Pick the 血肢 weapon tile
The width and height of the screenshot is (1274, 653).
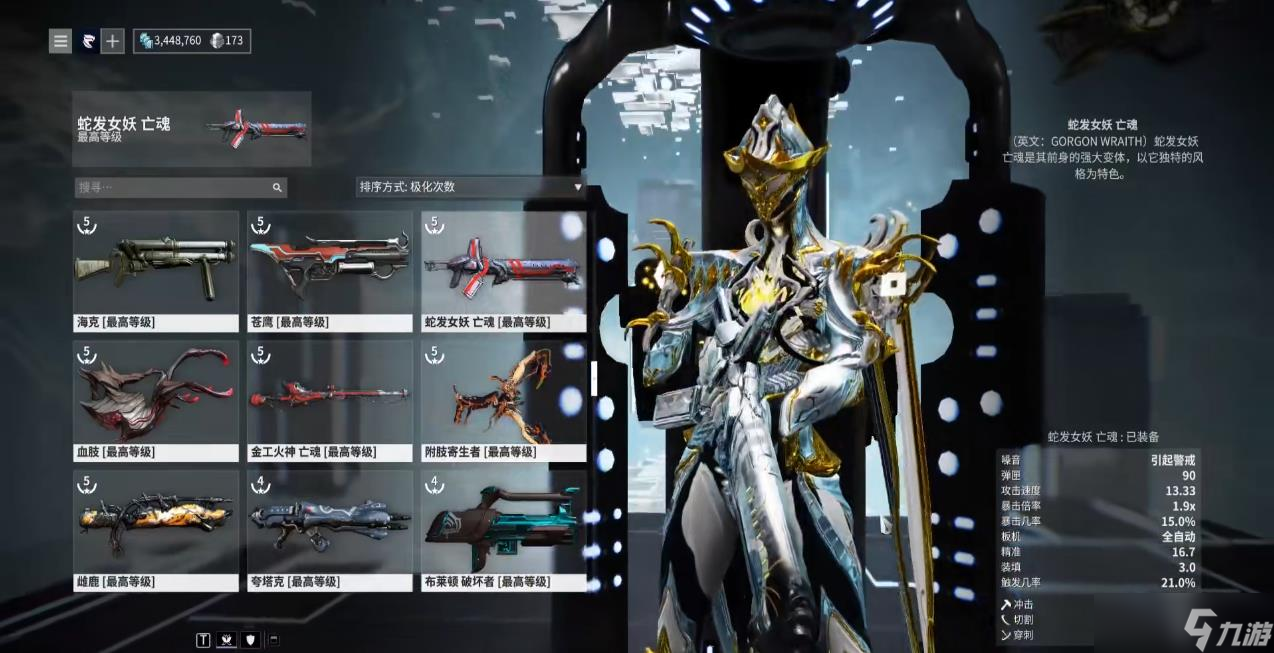coord(156,400)
